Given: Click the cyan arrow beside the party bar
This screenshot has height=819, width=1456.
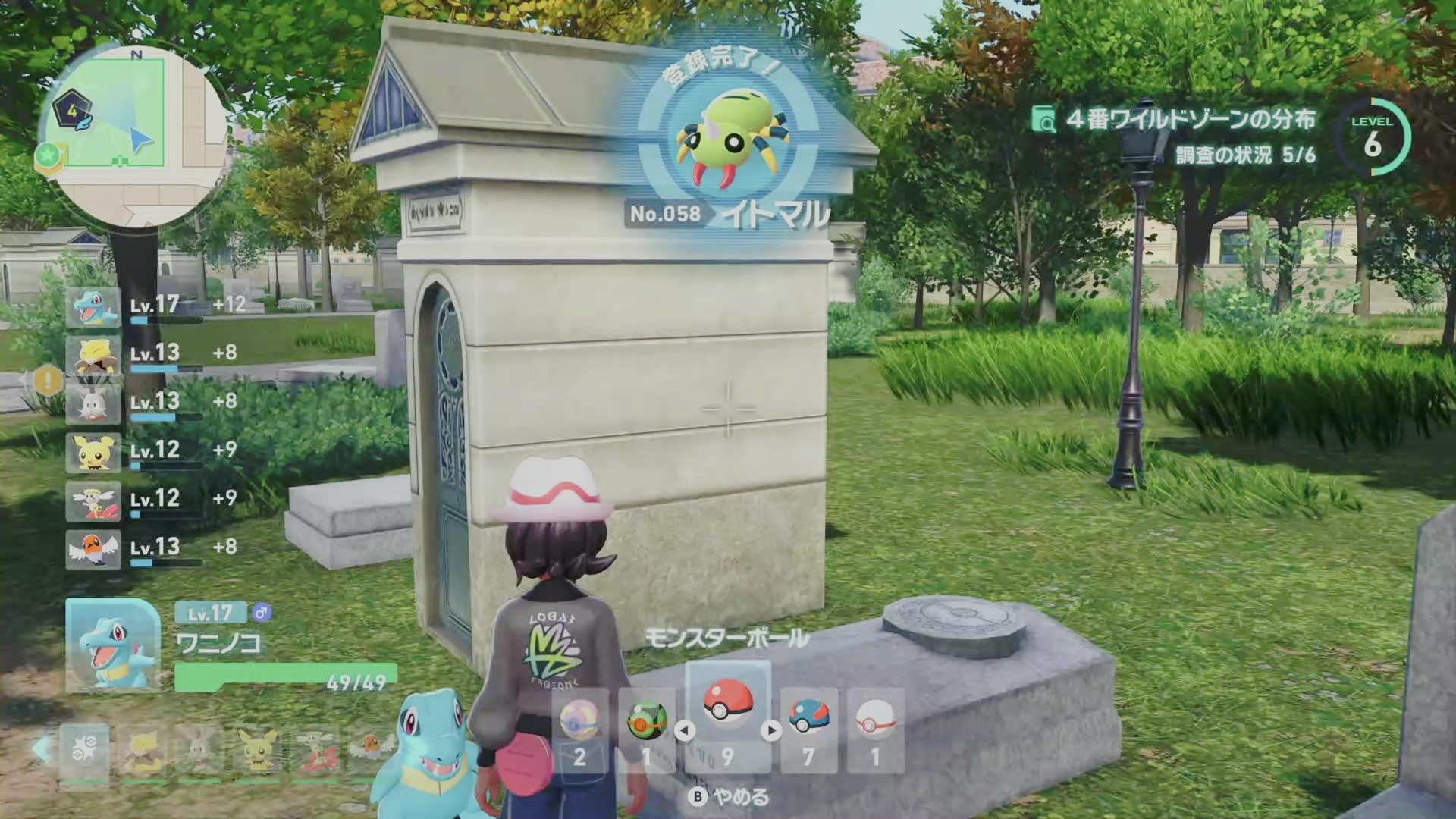Looking at the screenshot, I should (x=42, y=749).
